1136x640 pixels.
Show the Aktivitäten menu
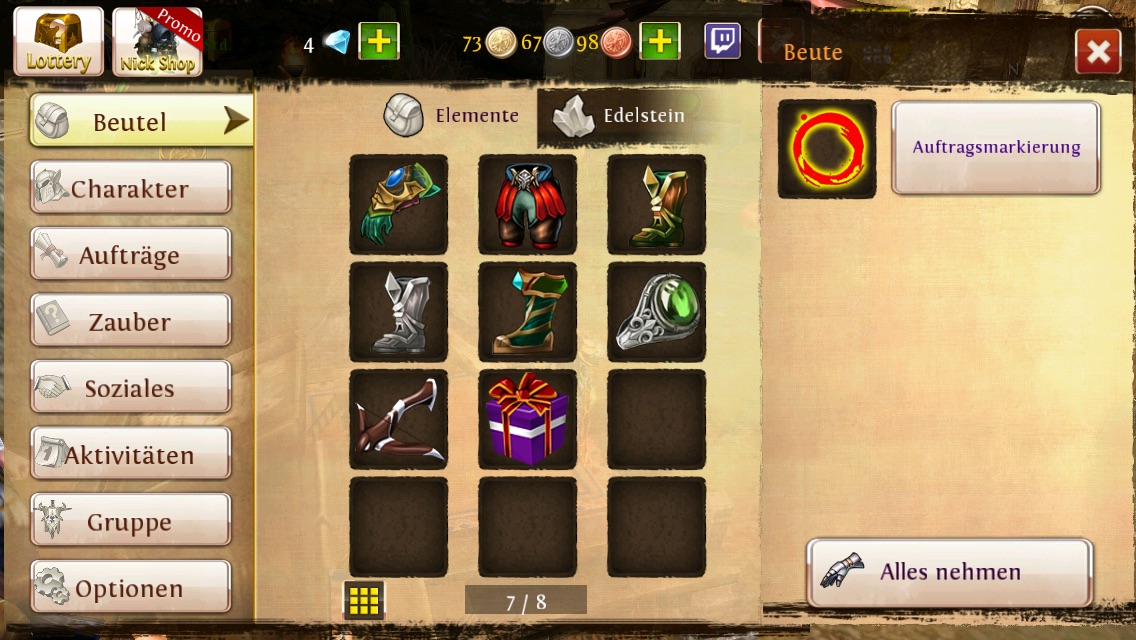click(130, 455)
